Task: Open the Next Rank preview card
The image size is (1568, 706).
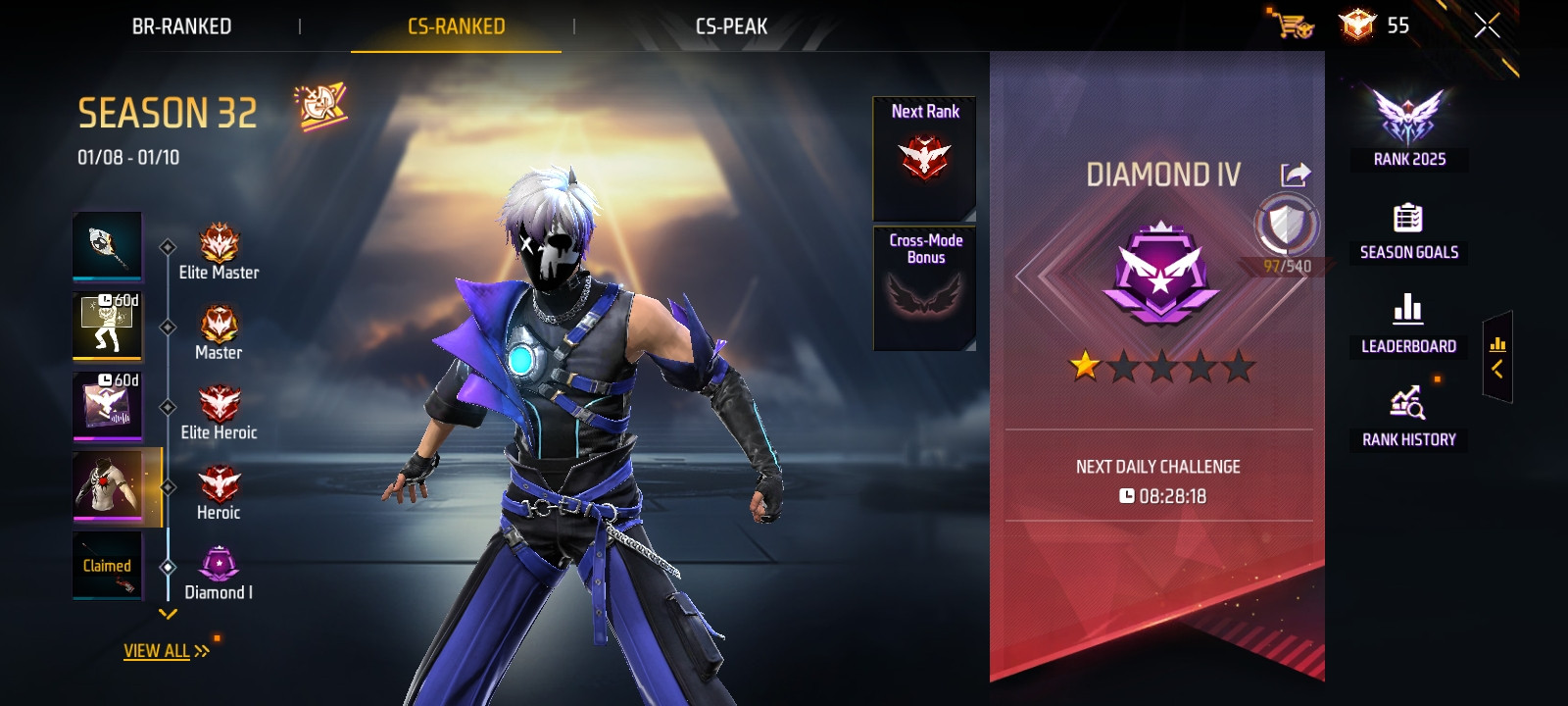Action: pos(924,157)
